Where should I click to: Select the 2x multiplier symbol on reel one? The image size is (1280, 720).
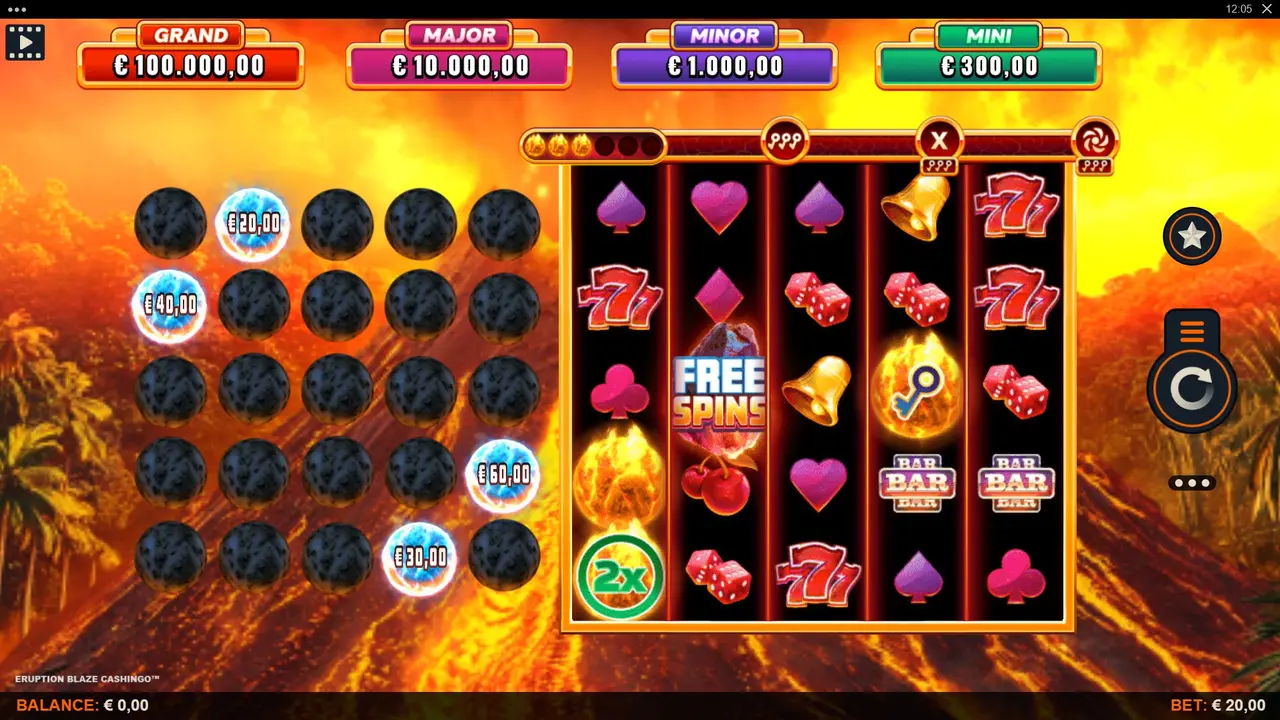pyautogui.click(x=619, y=578)
